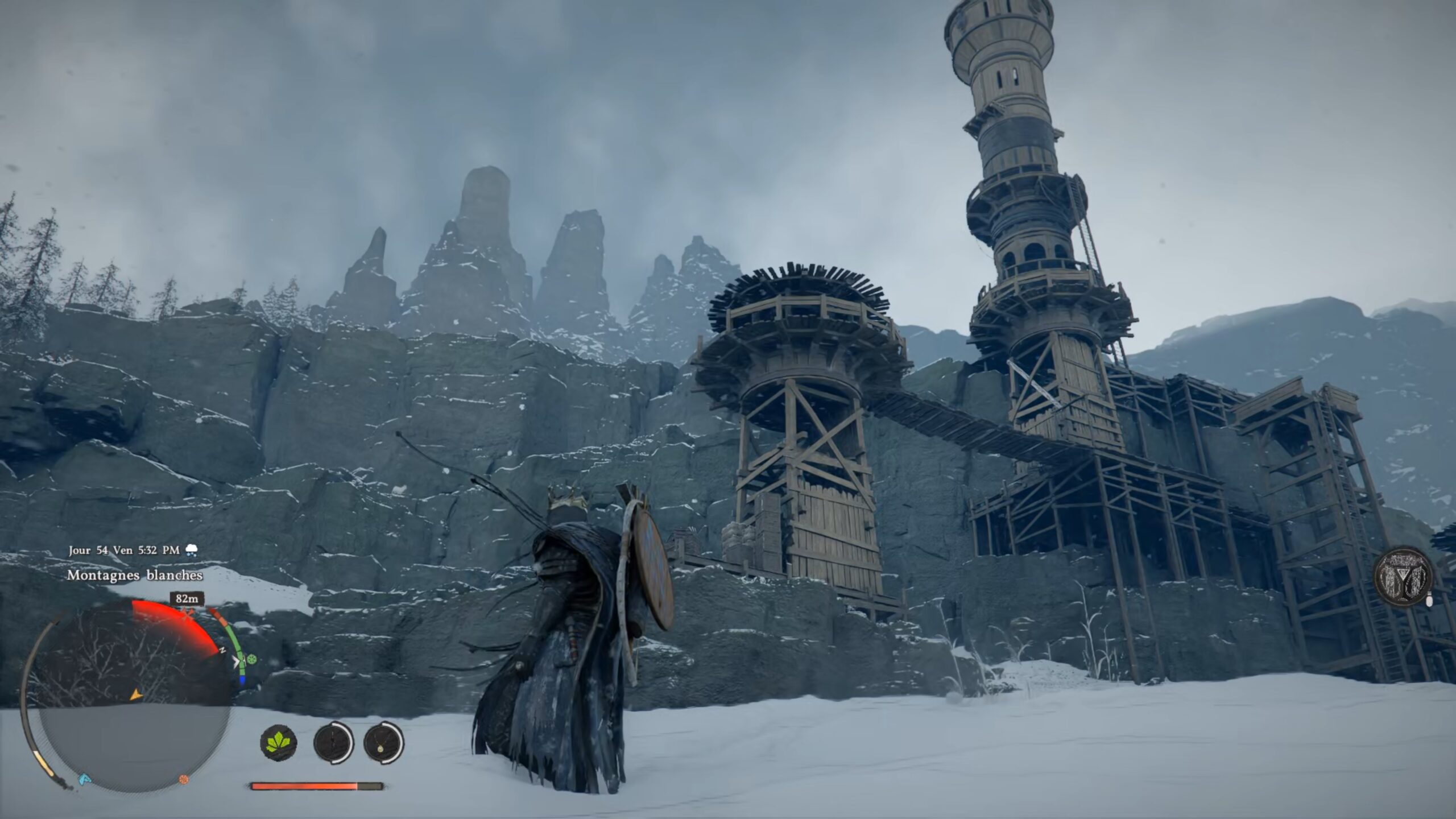This screenshot has height=819, width=1456.
Task: Click the red X marker on minimap
Action: [188, 613]
